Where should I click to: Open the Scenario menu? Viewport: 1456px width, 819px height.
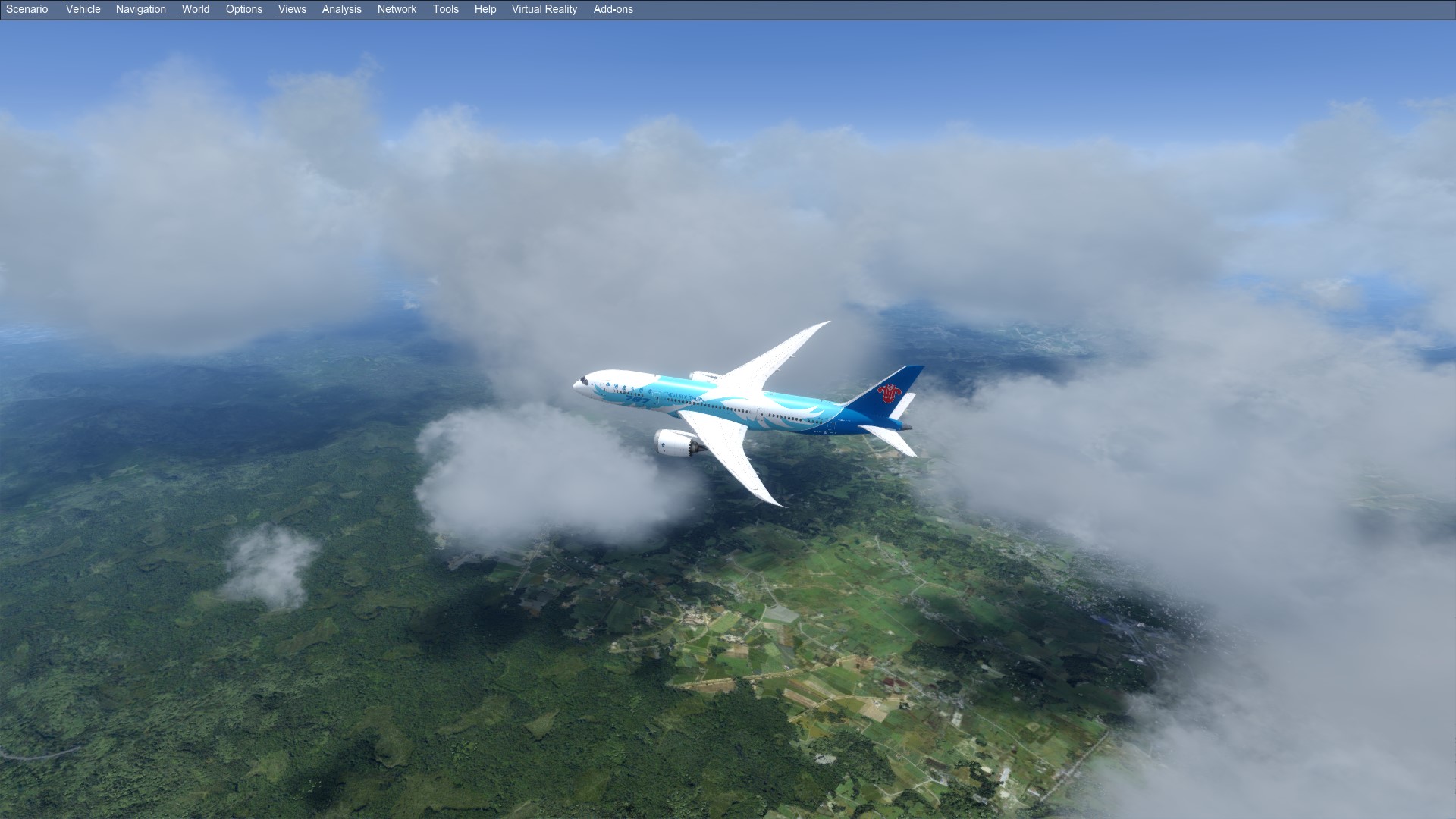coord(27,9)
